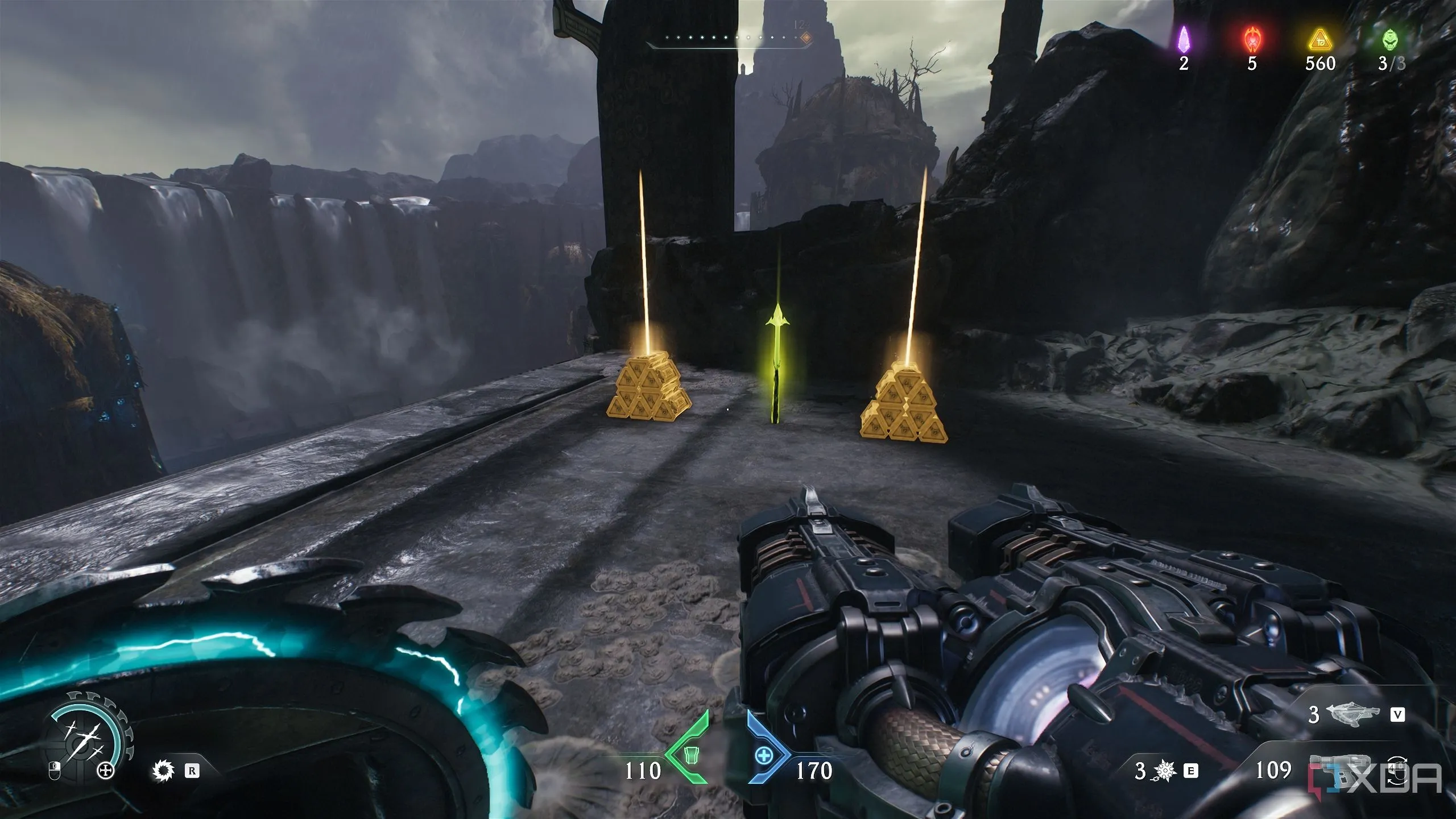The image size is (1456, 819).
Task: Select the spiked flail melee icon
Action: click(1166, 771)
